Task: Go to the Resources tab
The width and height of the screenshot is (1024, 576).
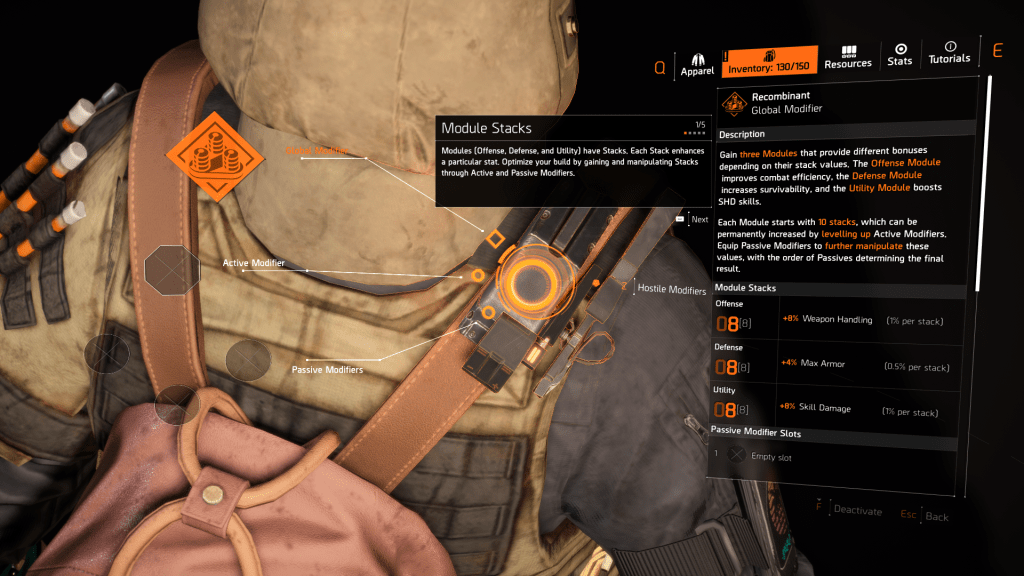Action: pos(848,58)
